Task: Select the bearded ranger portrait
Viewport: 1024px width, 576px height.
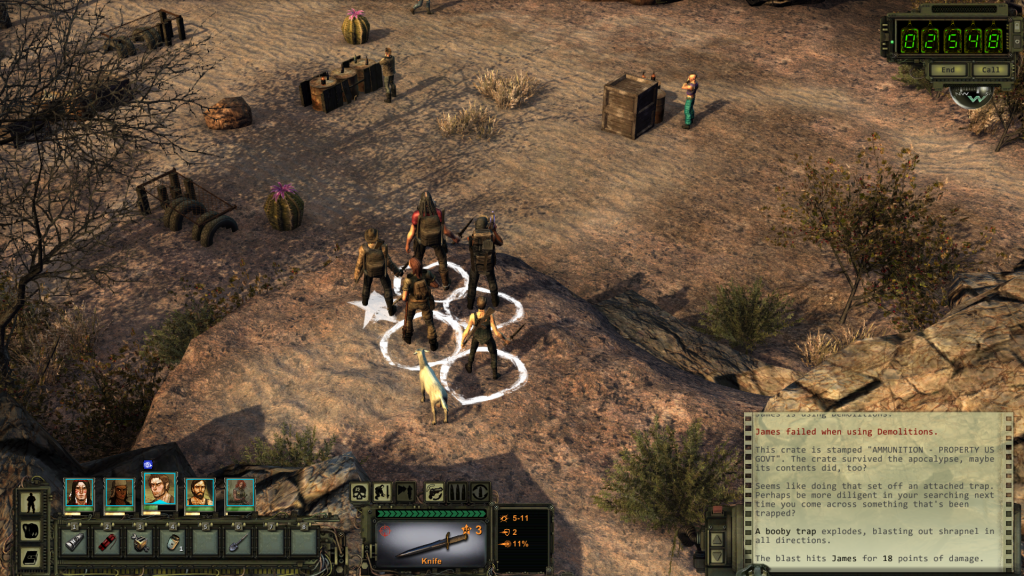Action: pos(199,493)
